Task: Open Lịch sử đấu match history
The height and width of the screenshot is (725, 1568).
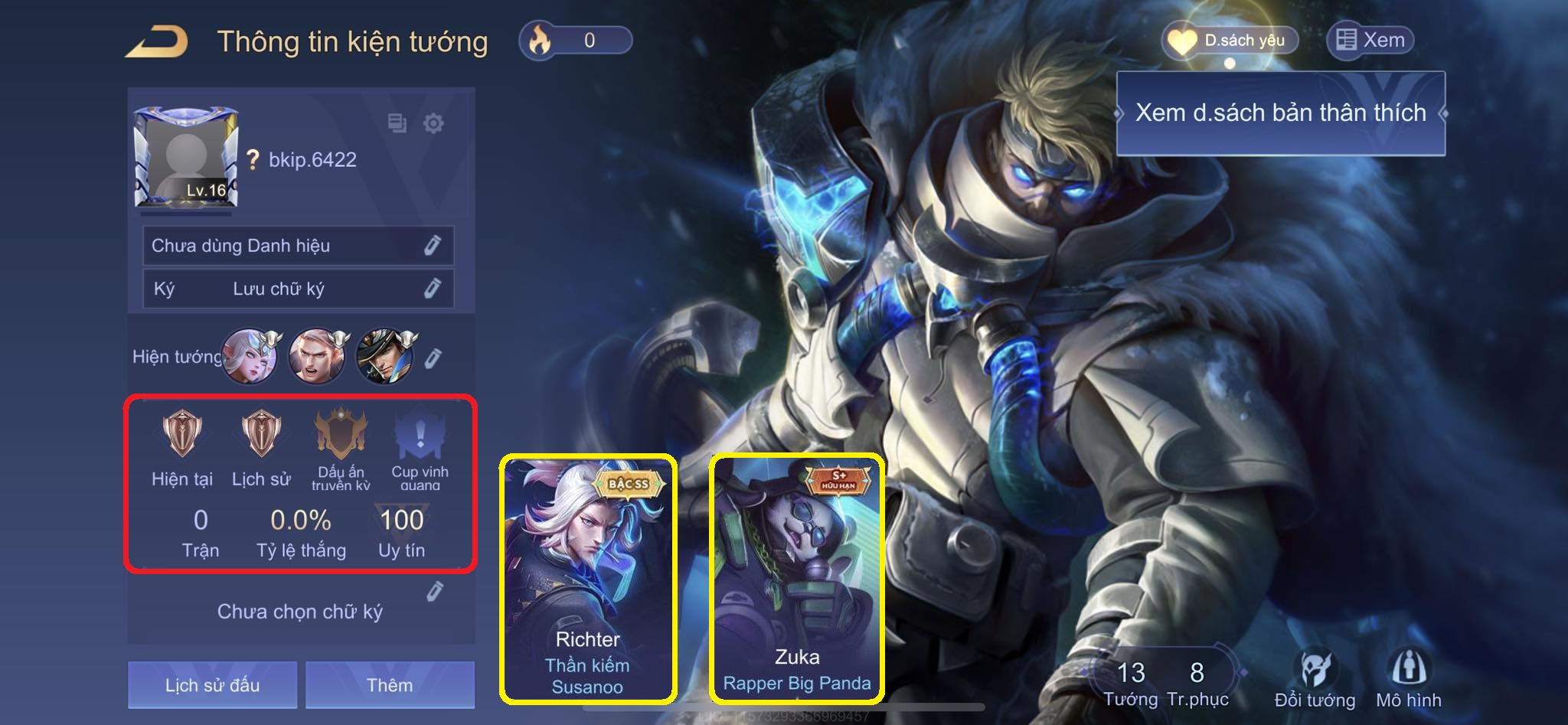Action: tap(212, 684)
